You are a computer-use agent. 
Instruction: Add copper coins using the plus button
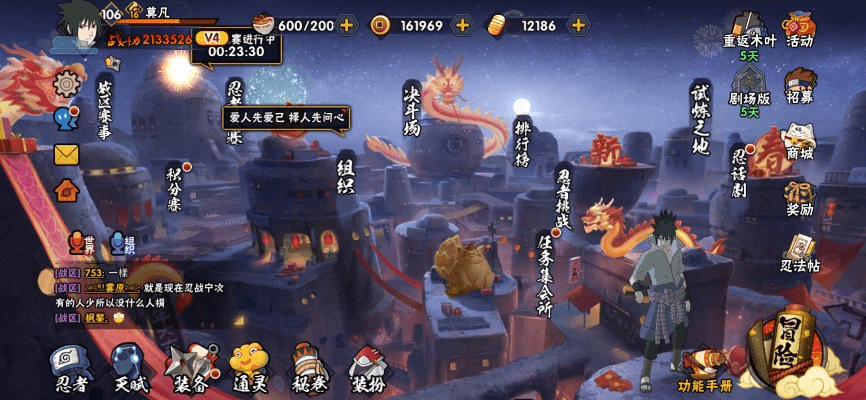click(462, 25)
